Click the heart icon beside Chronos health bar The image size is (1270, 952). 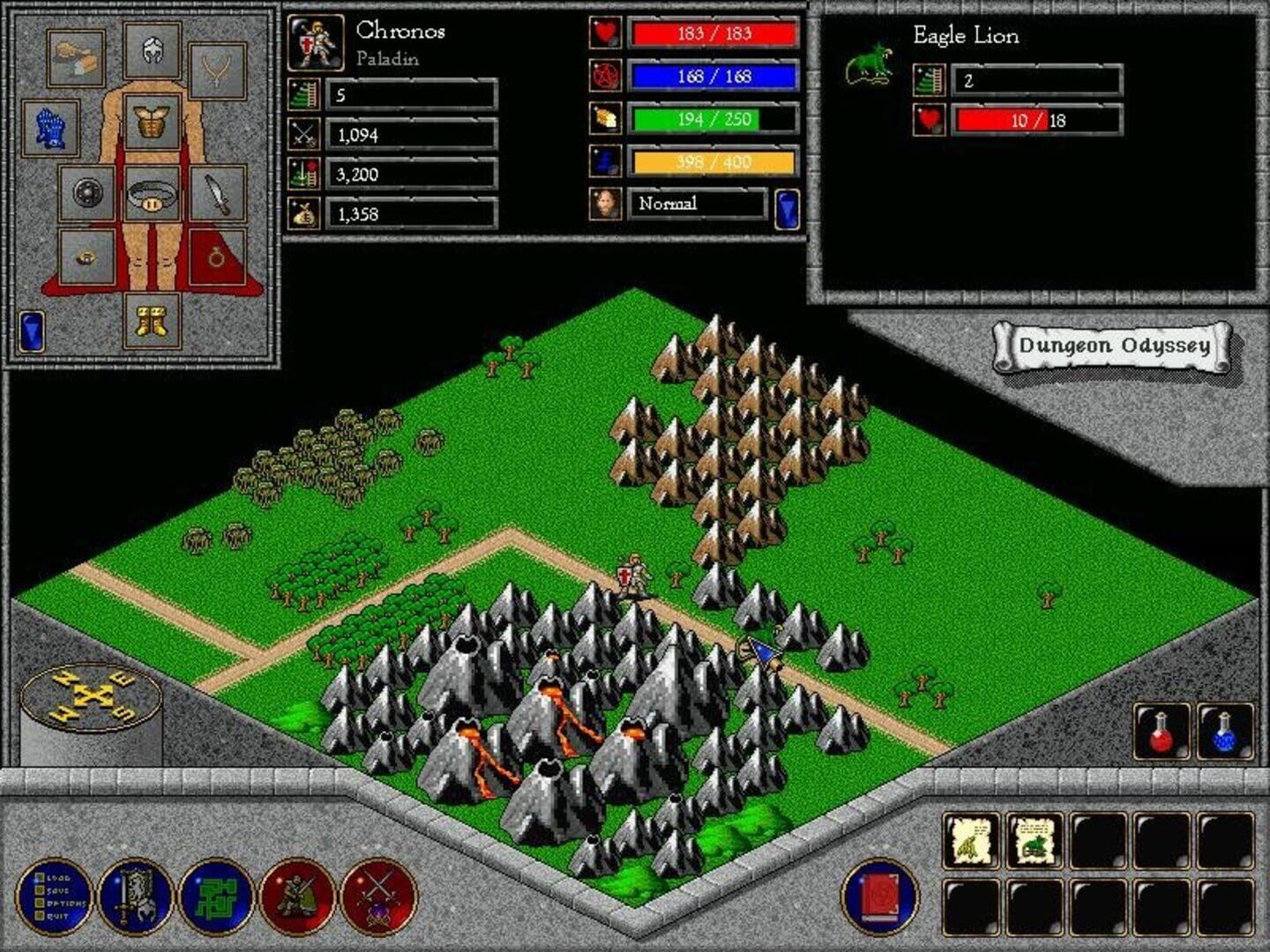pos(604,33)
